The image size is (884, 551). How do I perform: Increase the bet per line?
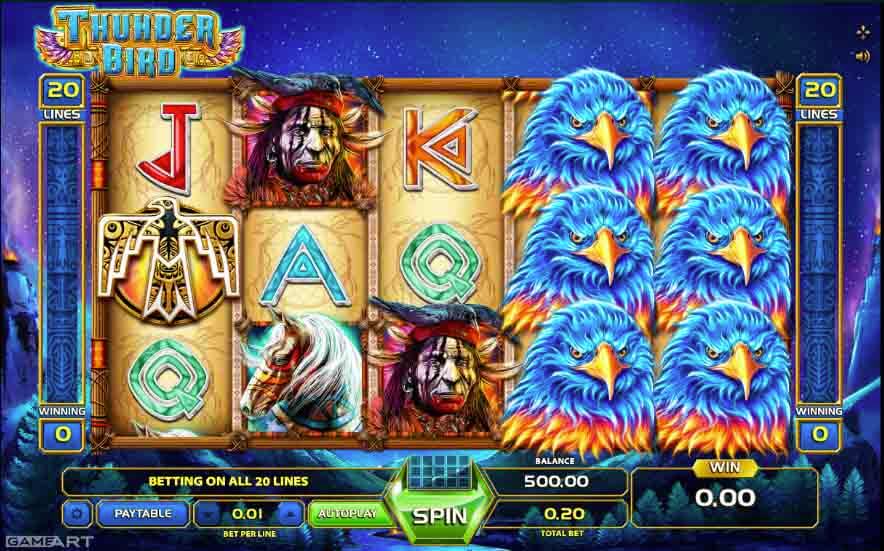[x=290, y=514]
